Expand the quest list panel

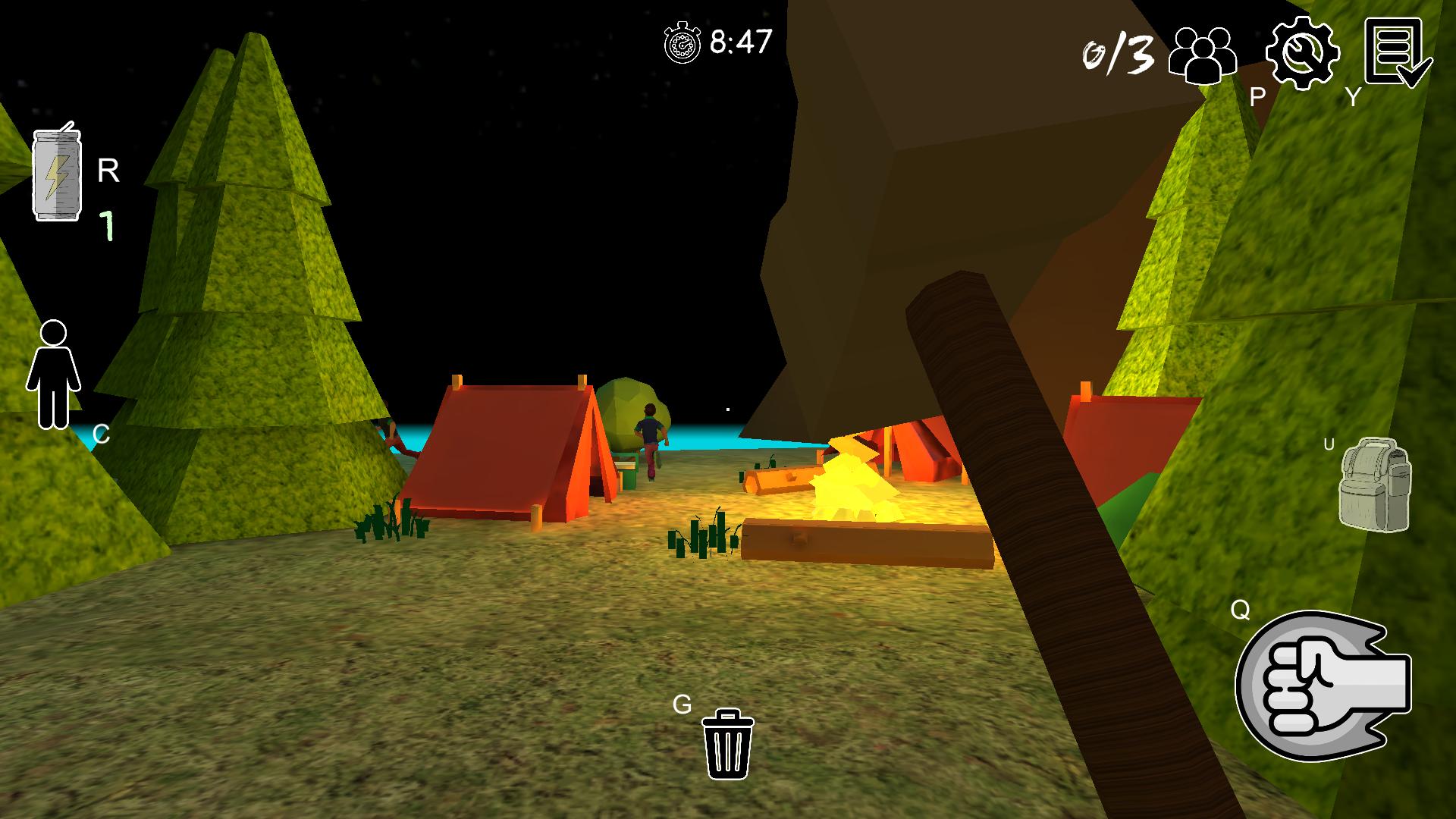click(x=1399, y=53)
